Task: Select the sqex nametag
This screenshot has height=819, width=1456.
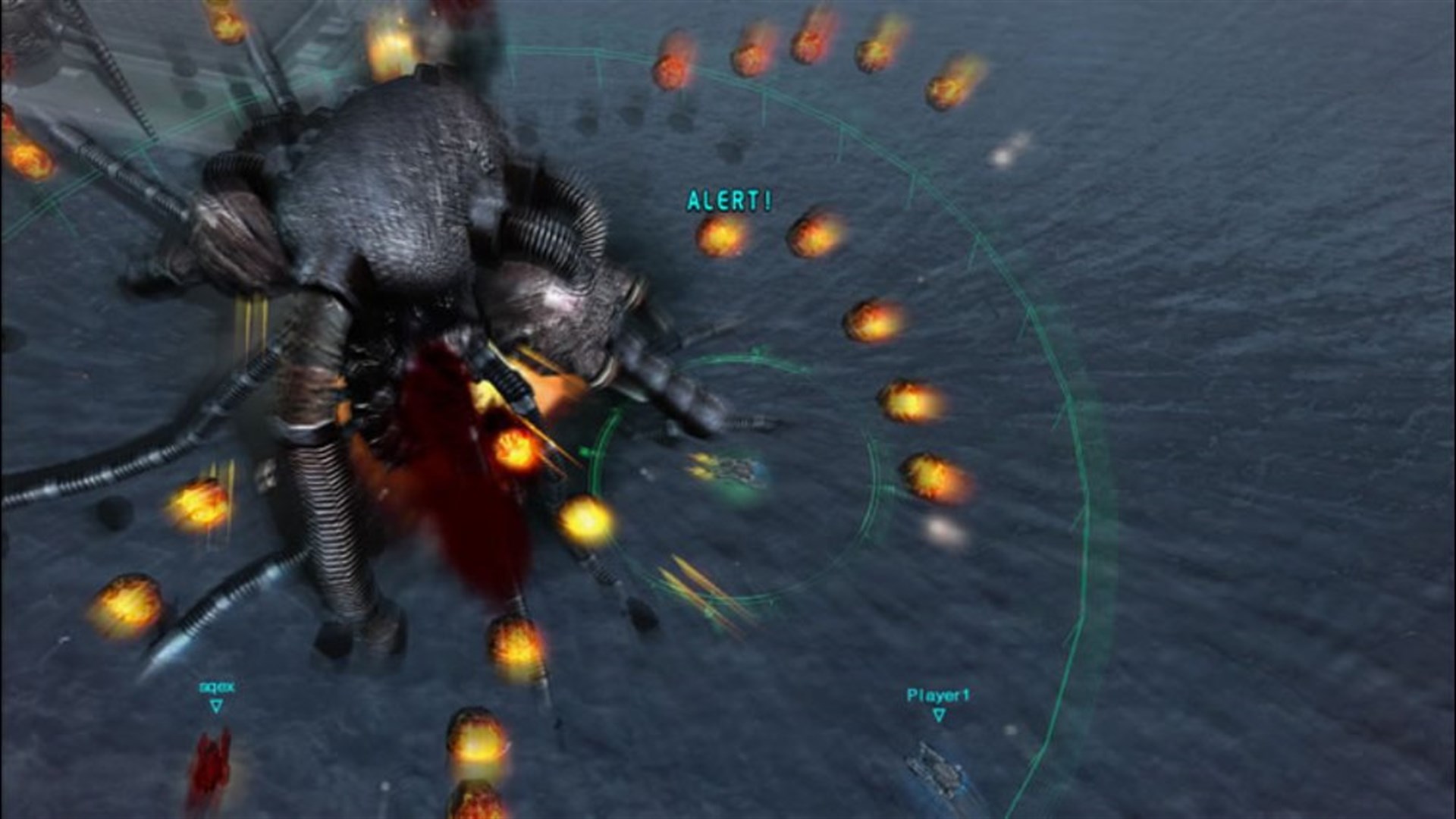Action: [x=216, y=687]
